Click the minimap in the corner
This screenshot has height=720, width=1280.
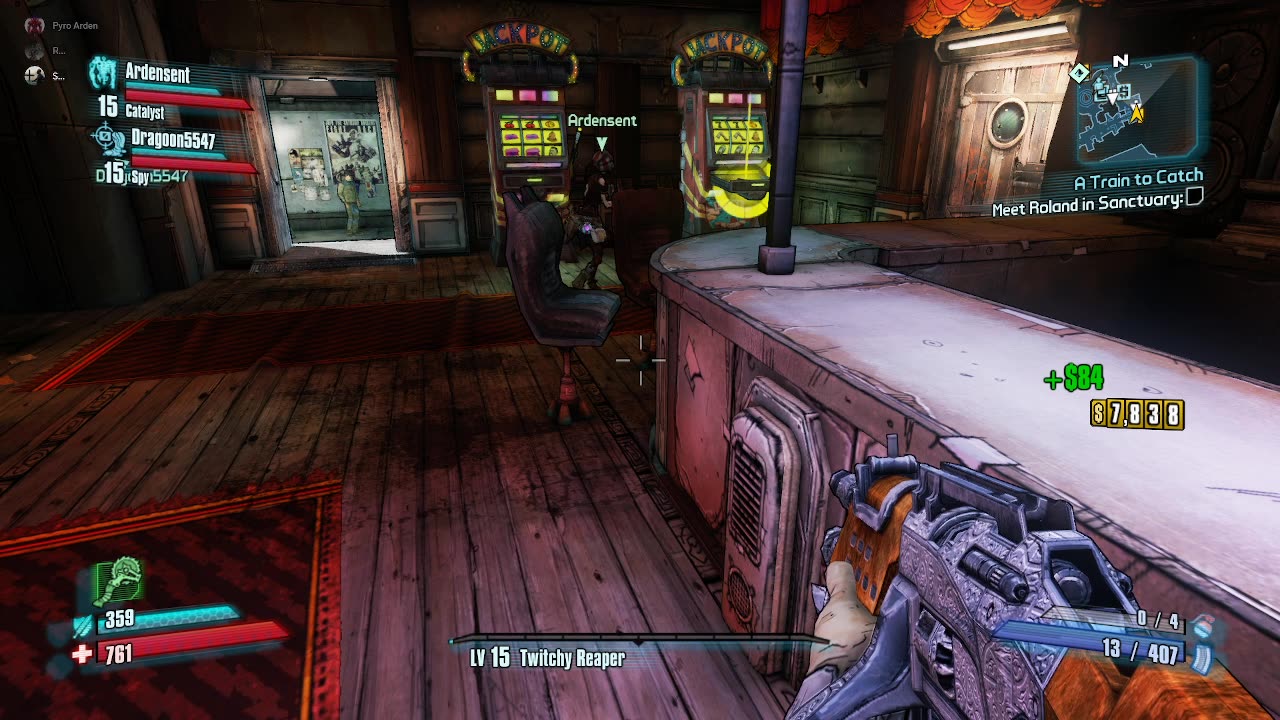pyautogui.click(x=1138, y=109)
